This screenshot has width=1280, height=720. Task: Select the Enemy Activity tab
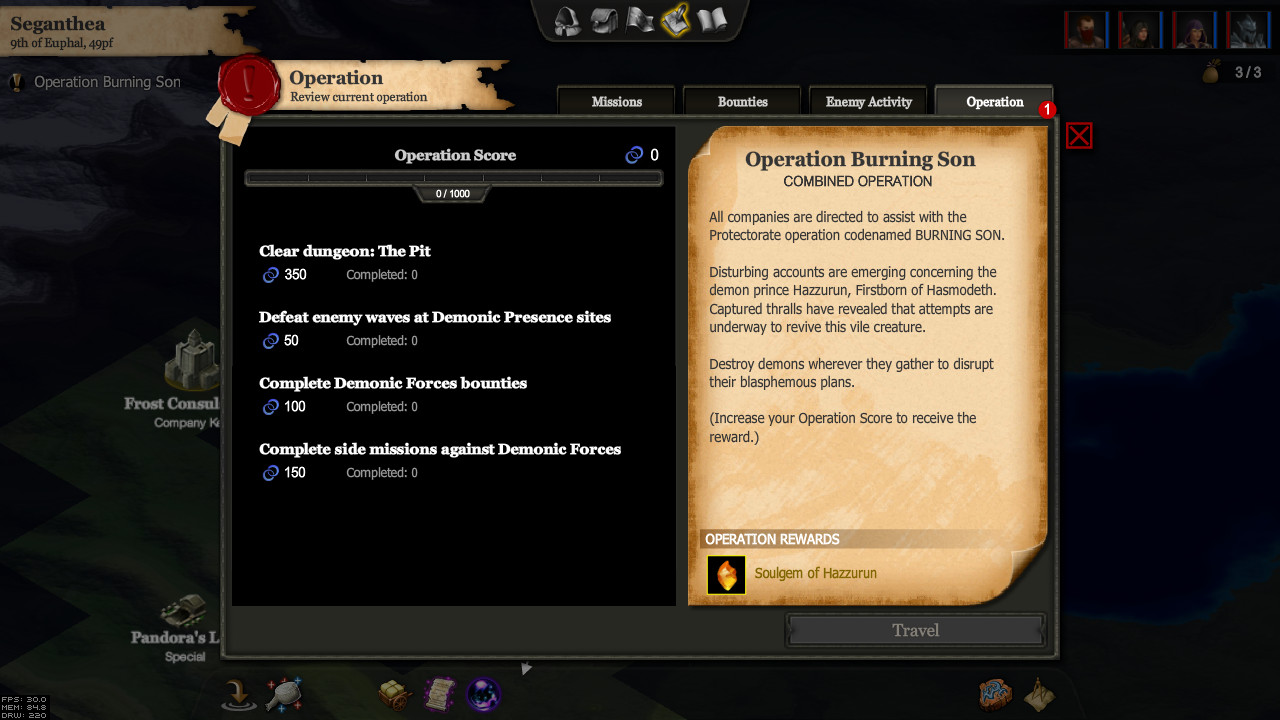tap(868, 100)
